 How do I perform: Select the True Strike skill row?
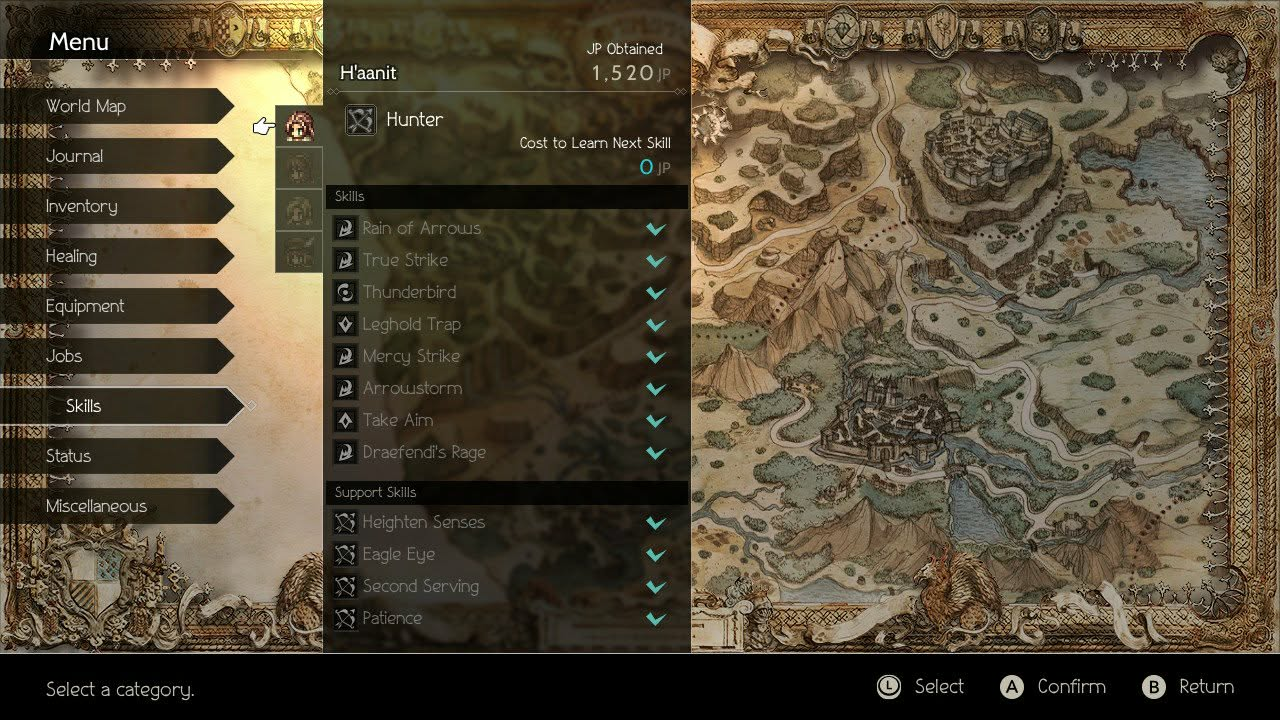coord(405,260)
